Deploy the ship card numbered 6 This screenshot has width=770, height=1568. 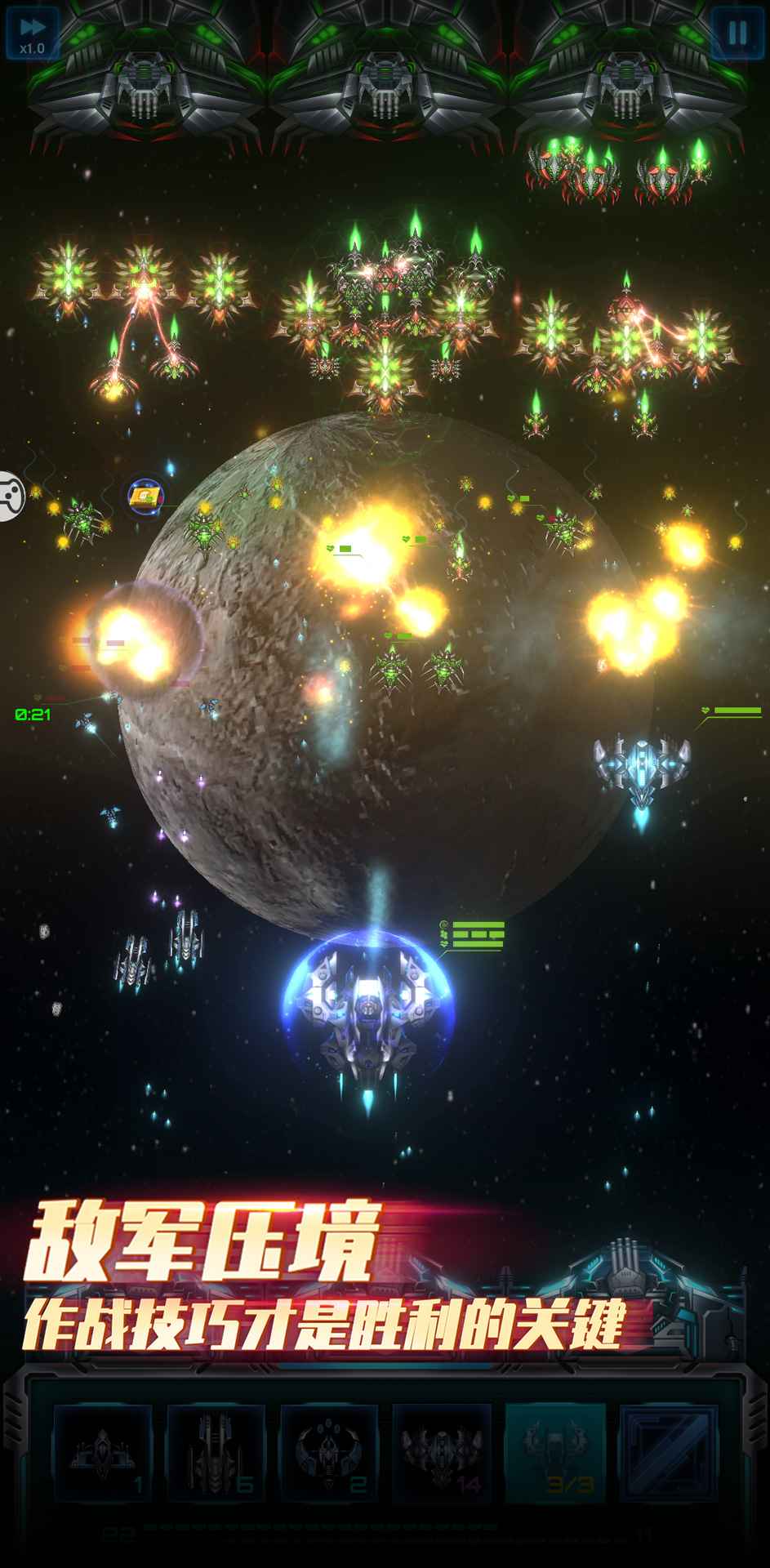(216, 1454)
